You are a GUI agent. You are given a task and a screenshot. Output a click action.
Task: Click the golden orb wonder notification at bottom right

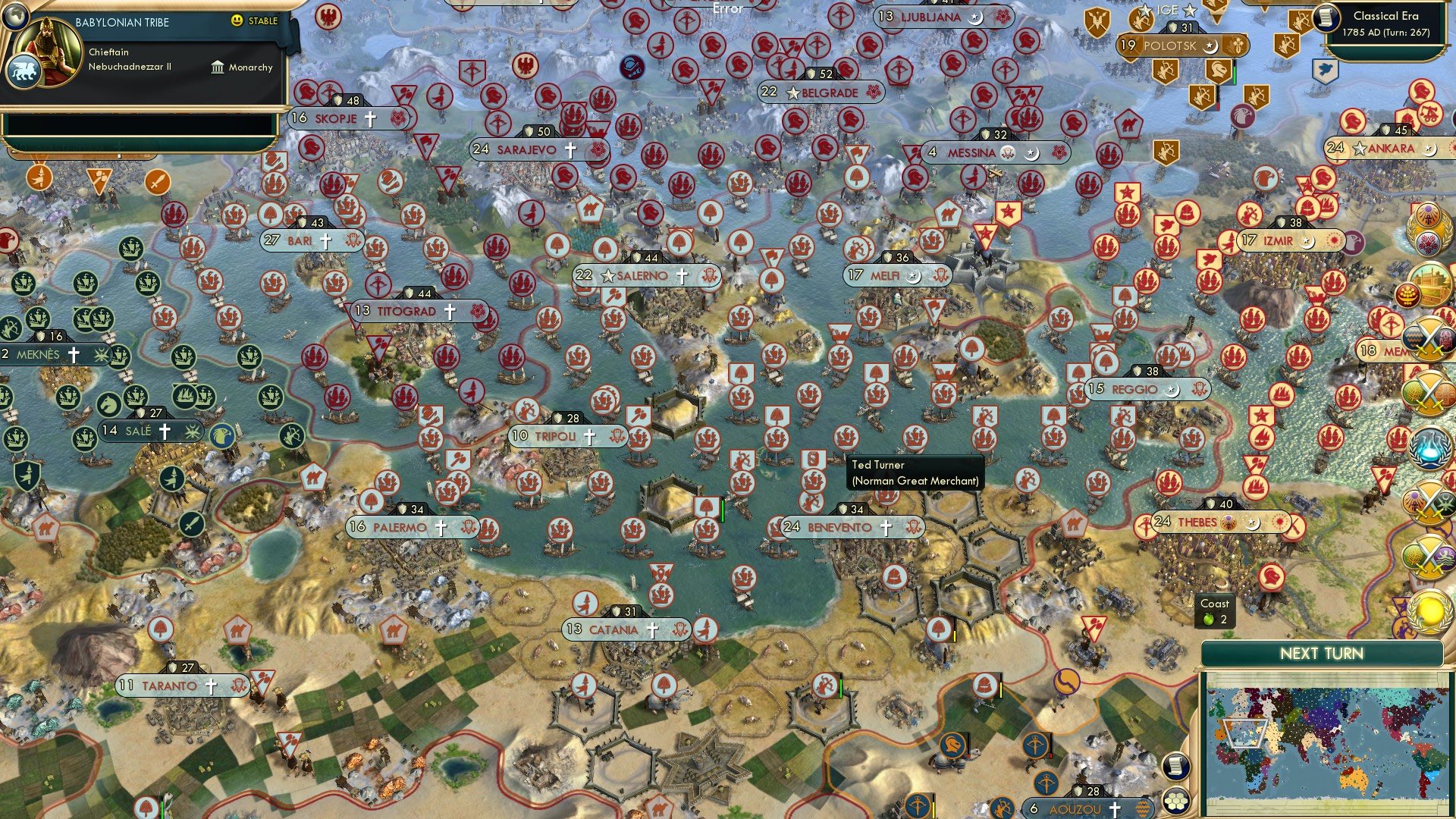tap(1429, 612)
